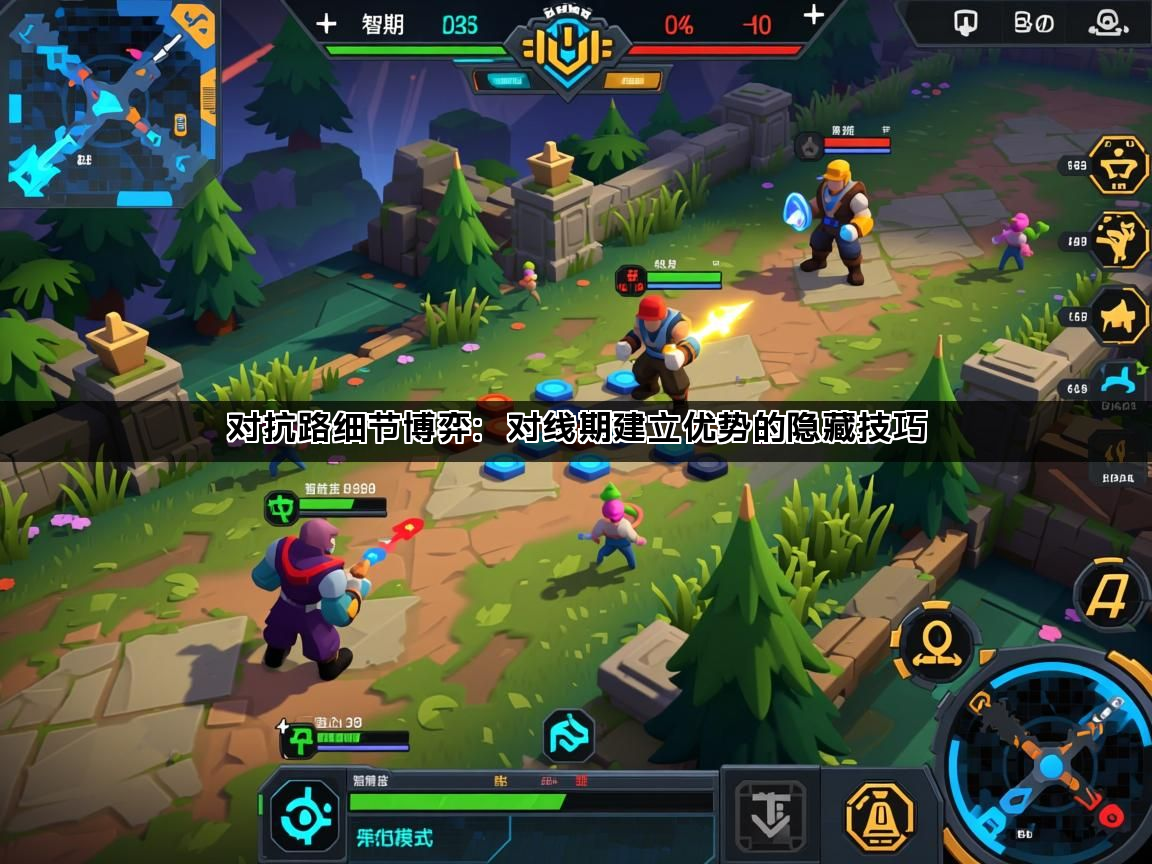This screenshot has height=864, width=1152.
Task: Click the plus icon beside the red team score
Action: click(814, 15)
